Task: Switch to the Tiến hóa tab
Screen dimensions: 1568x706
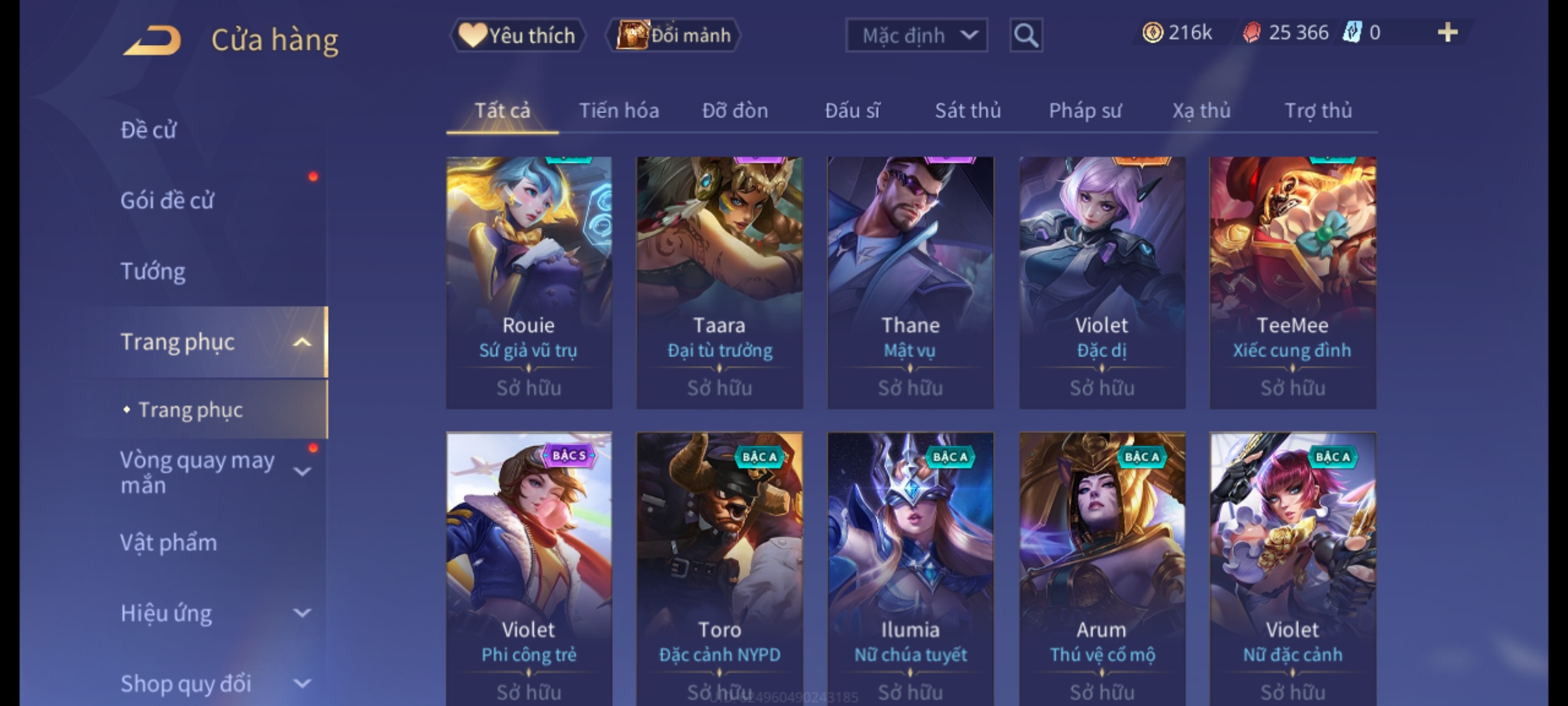Action: [x=619, y=110]
